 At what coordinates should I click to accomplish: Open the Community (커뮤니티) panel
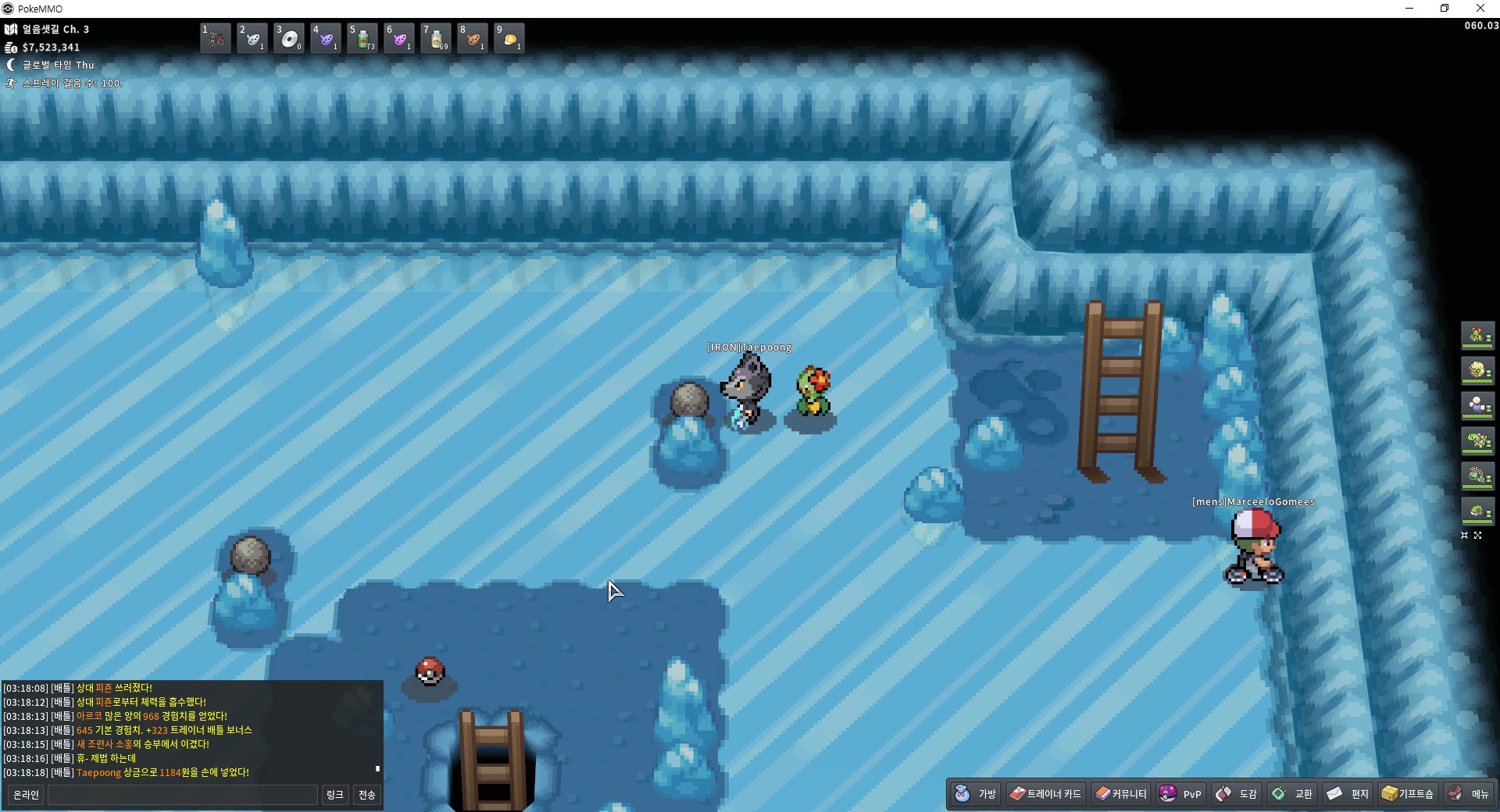[1121, 794]
